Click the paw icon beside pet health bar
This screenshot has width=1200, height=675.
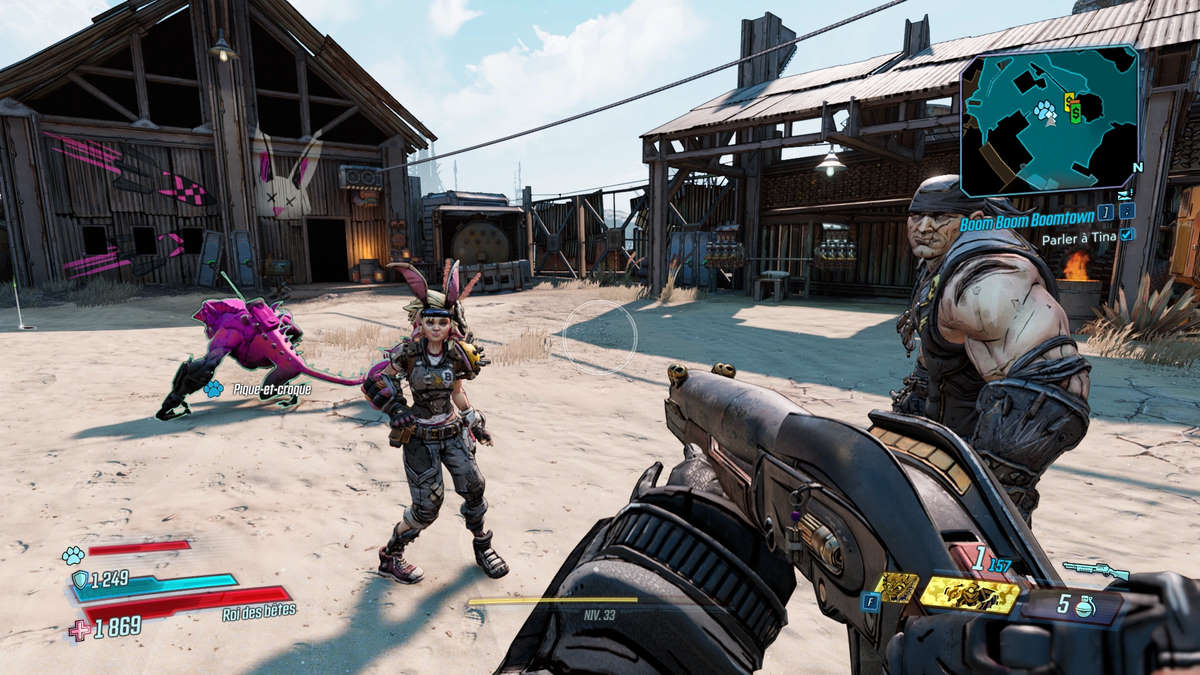coord(72,555)
